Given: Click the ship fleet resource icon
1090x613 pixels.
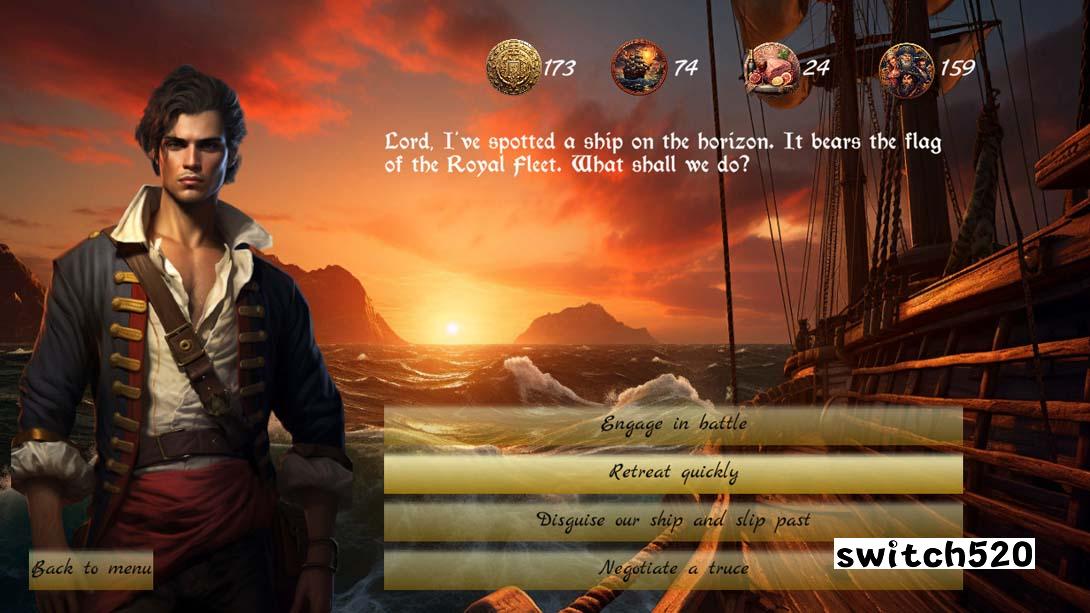Looking at the screenshot, I should (x=639, y=67).
